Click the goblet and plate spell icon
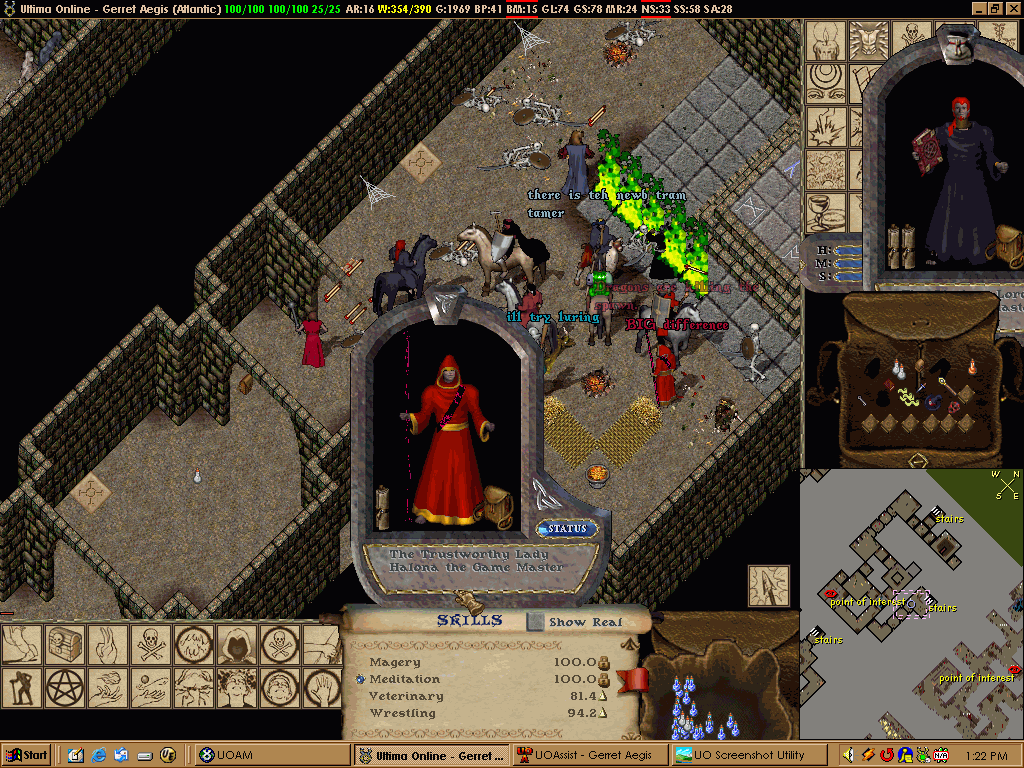Viewport: 1024px width, 768px height. [x=827, y=211]
